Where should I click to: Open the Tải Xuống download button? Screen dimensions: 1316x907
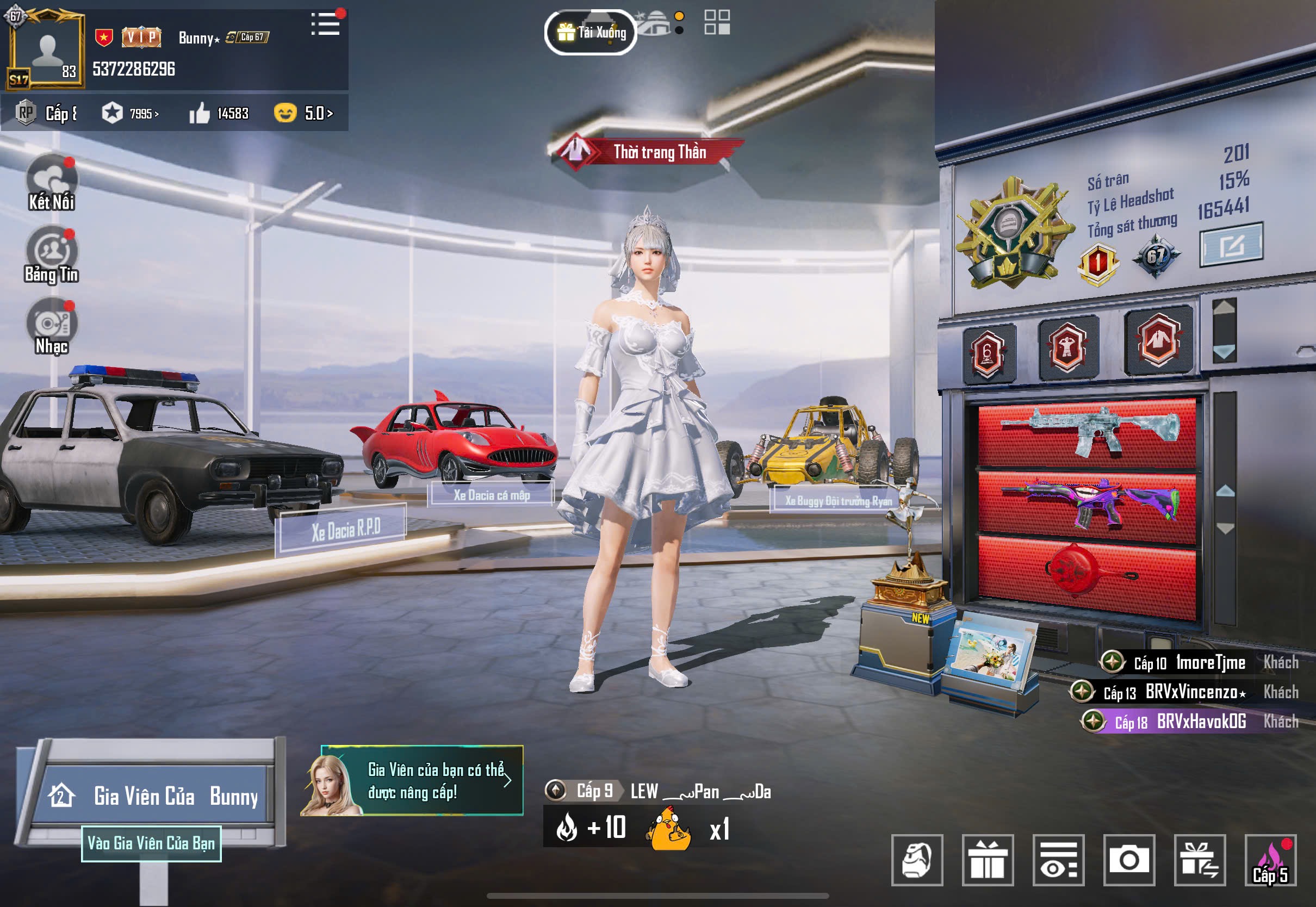tap(591, 33)
